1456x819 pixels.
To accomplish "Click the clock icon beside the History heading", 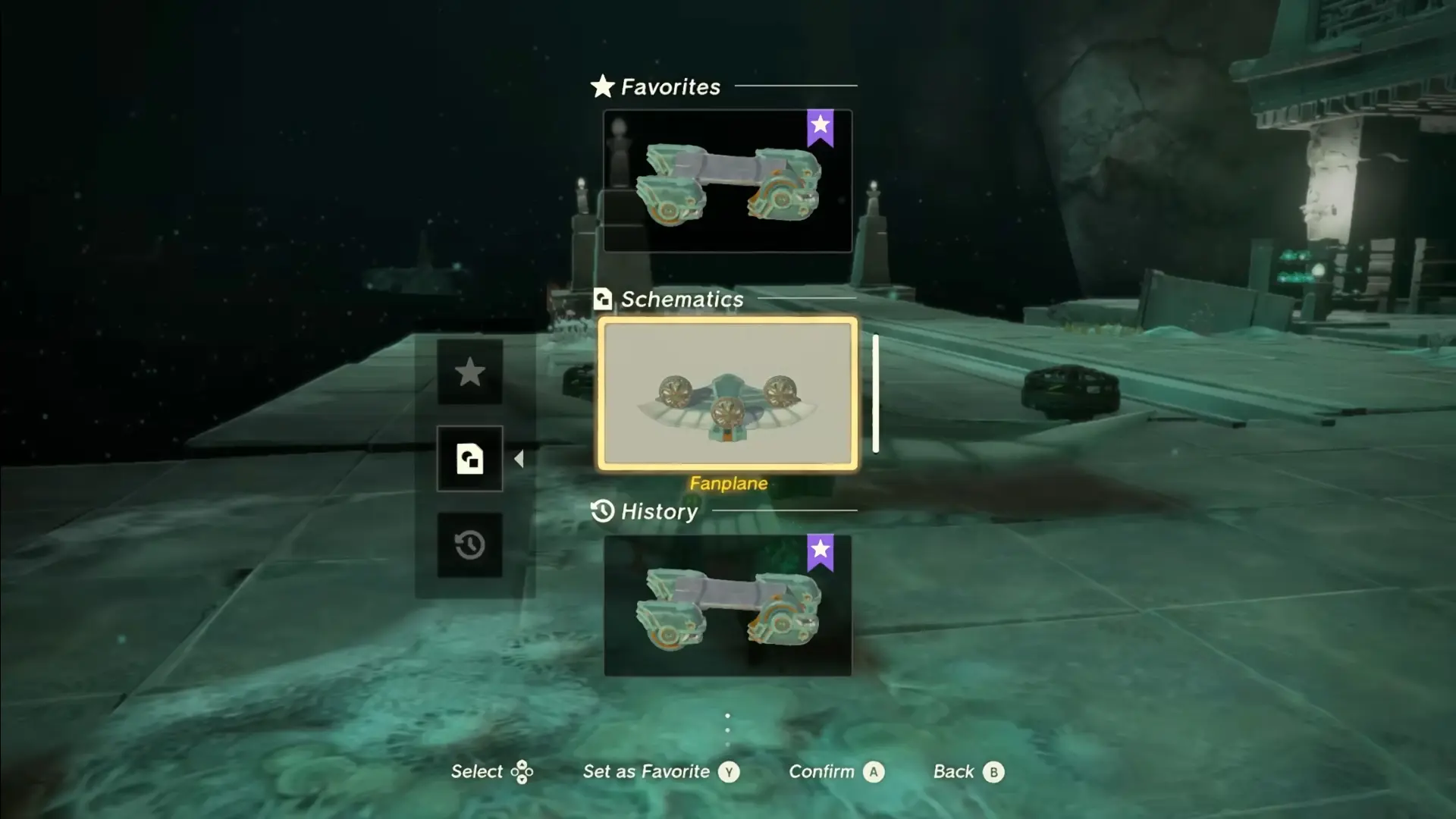I will (x=602, y=512).
